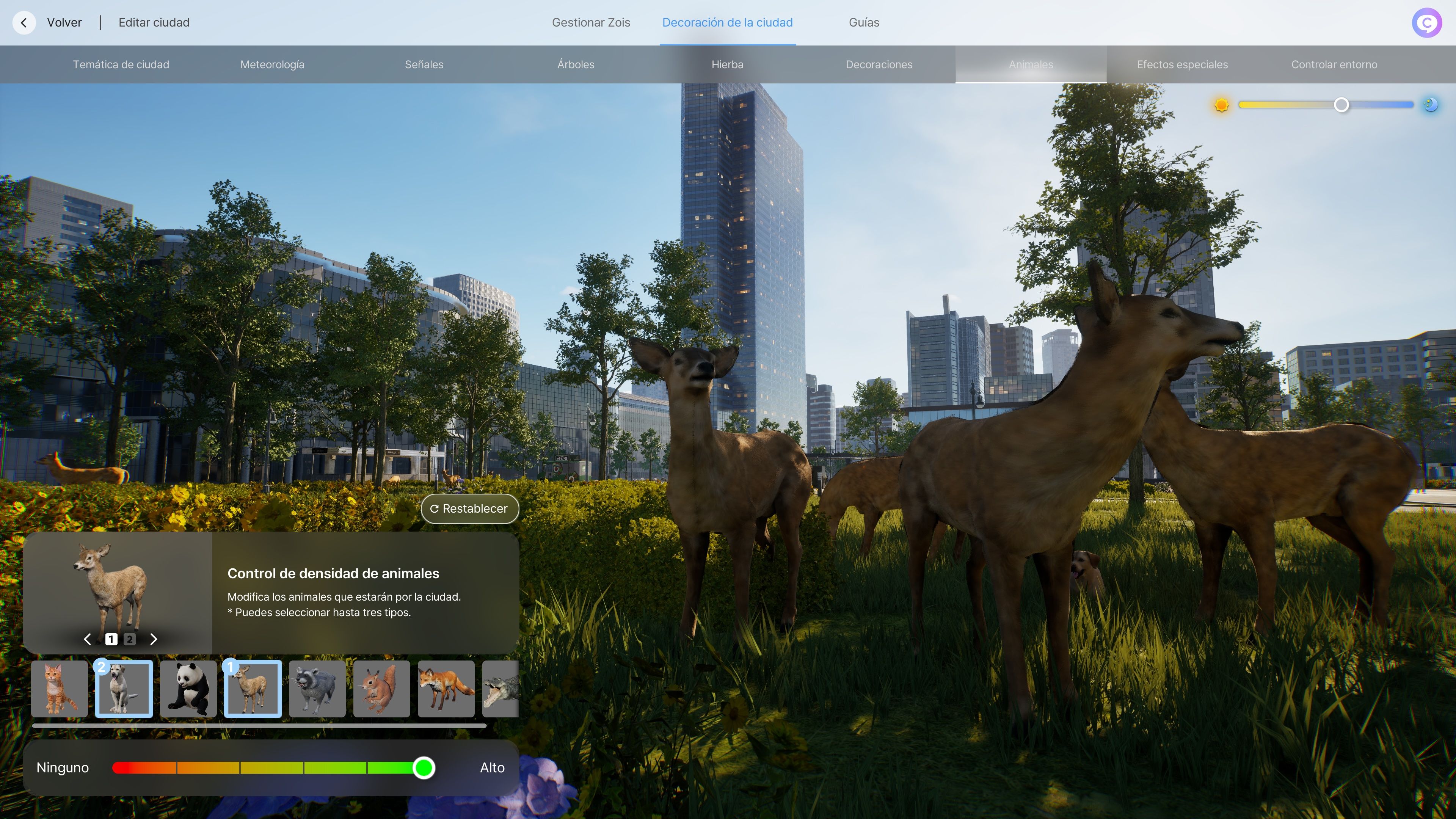
Task: Select the raccoon animal thumbnail
Action: [x=317, y=689]
